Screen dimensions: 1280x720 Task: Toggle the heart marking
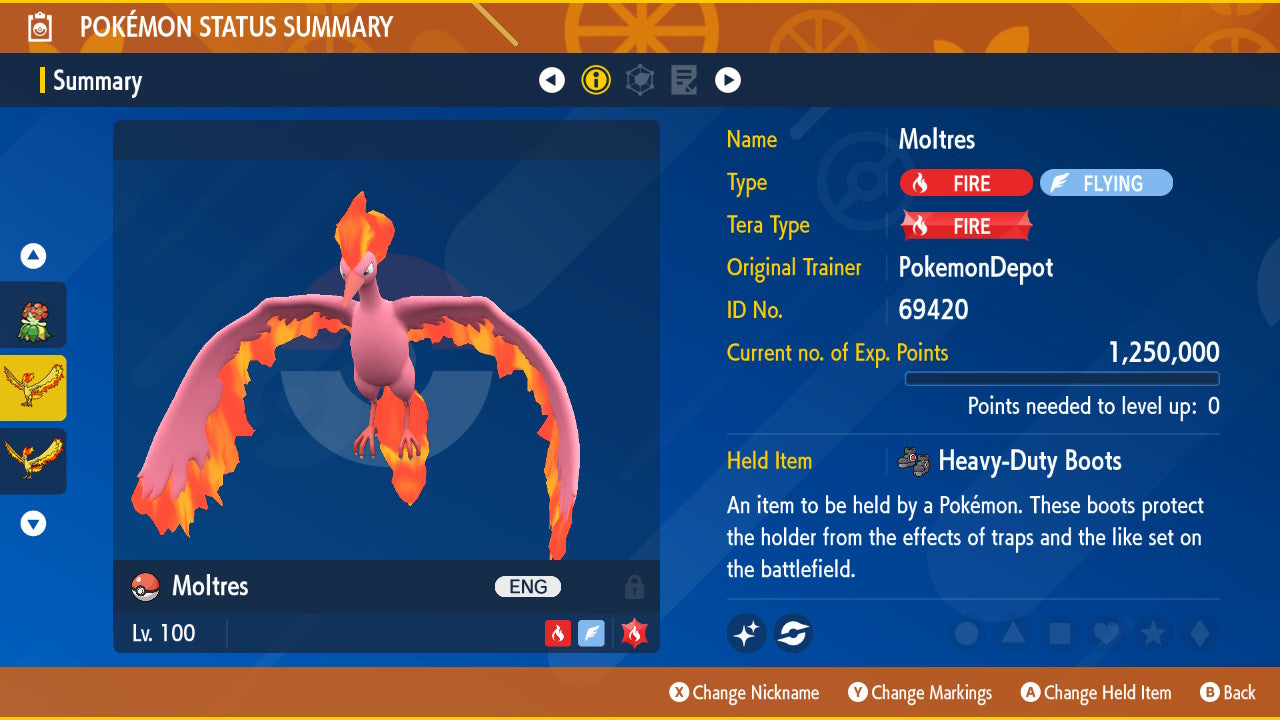pyautogui.click(x=1106, y=633)
